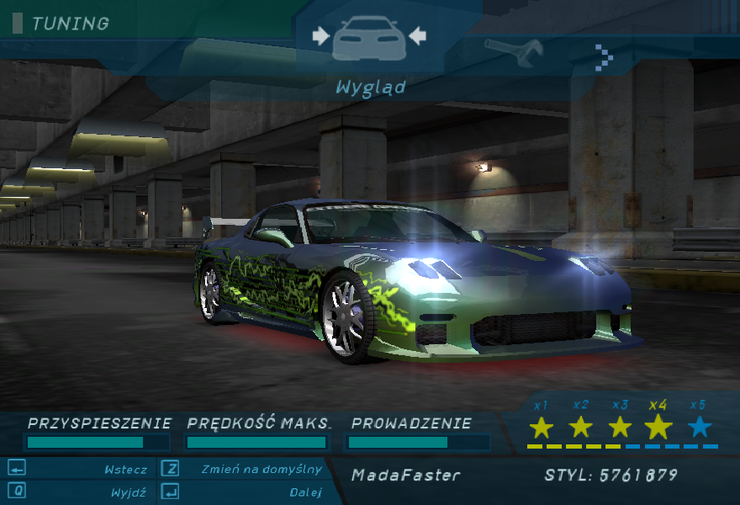Switch to the wrench performance category
The width and height of the screenshot is (740, 505).
coord(513,48)
